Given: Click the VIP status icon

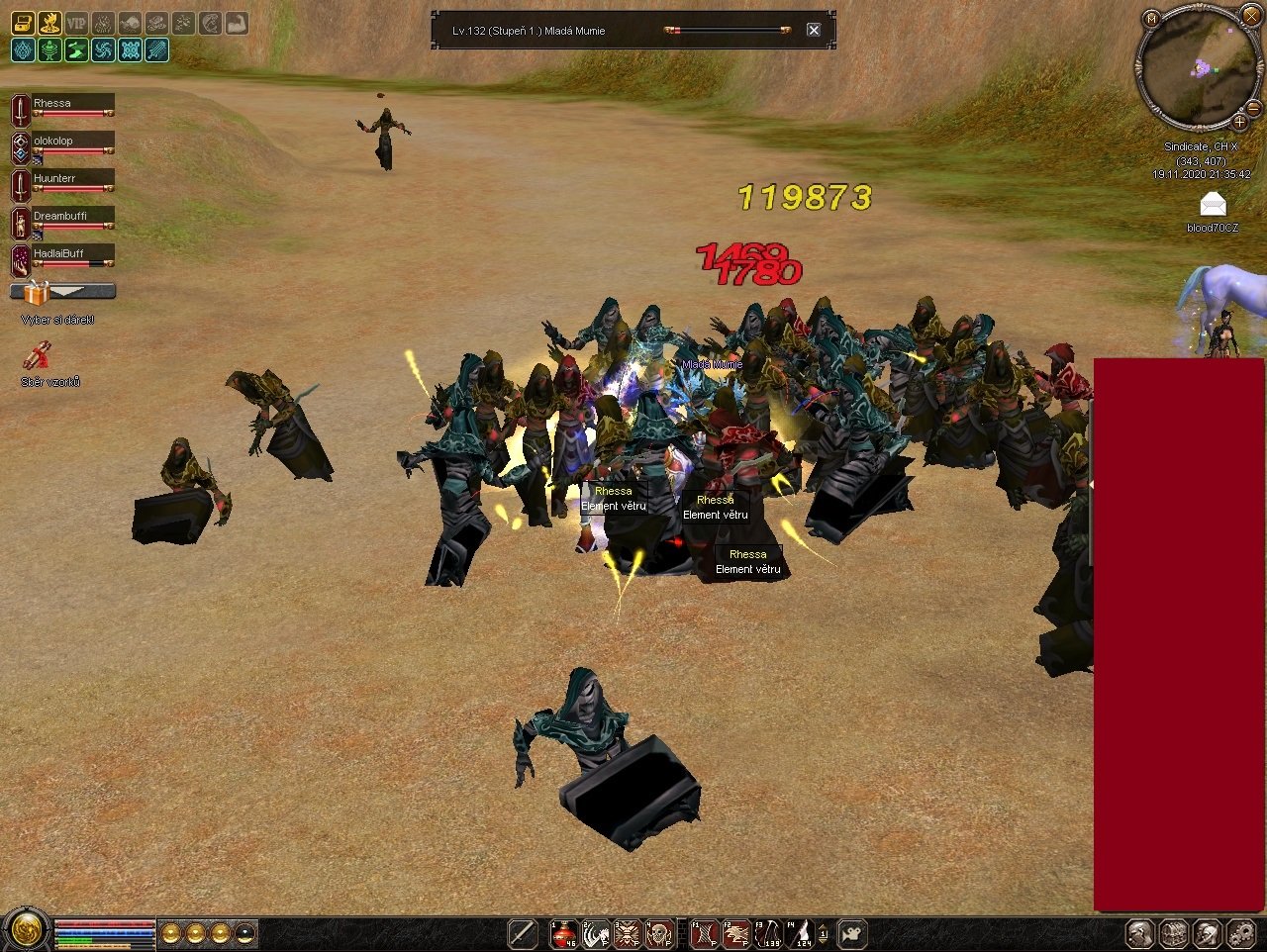Looking at the screenshot, I should 76,23.
